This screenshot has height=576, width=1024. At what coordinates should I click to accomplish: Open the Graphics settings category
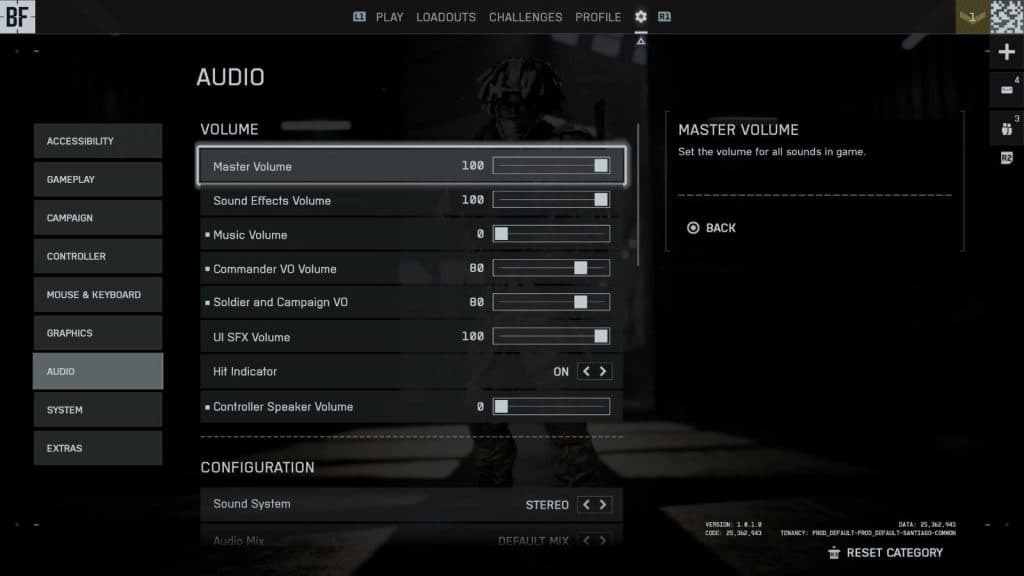[x=97, y=333]
